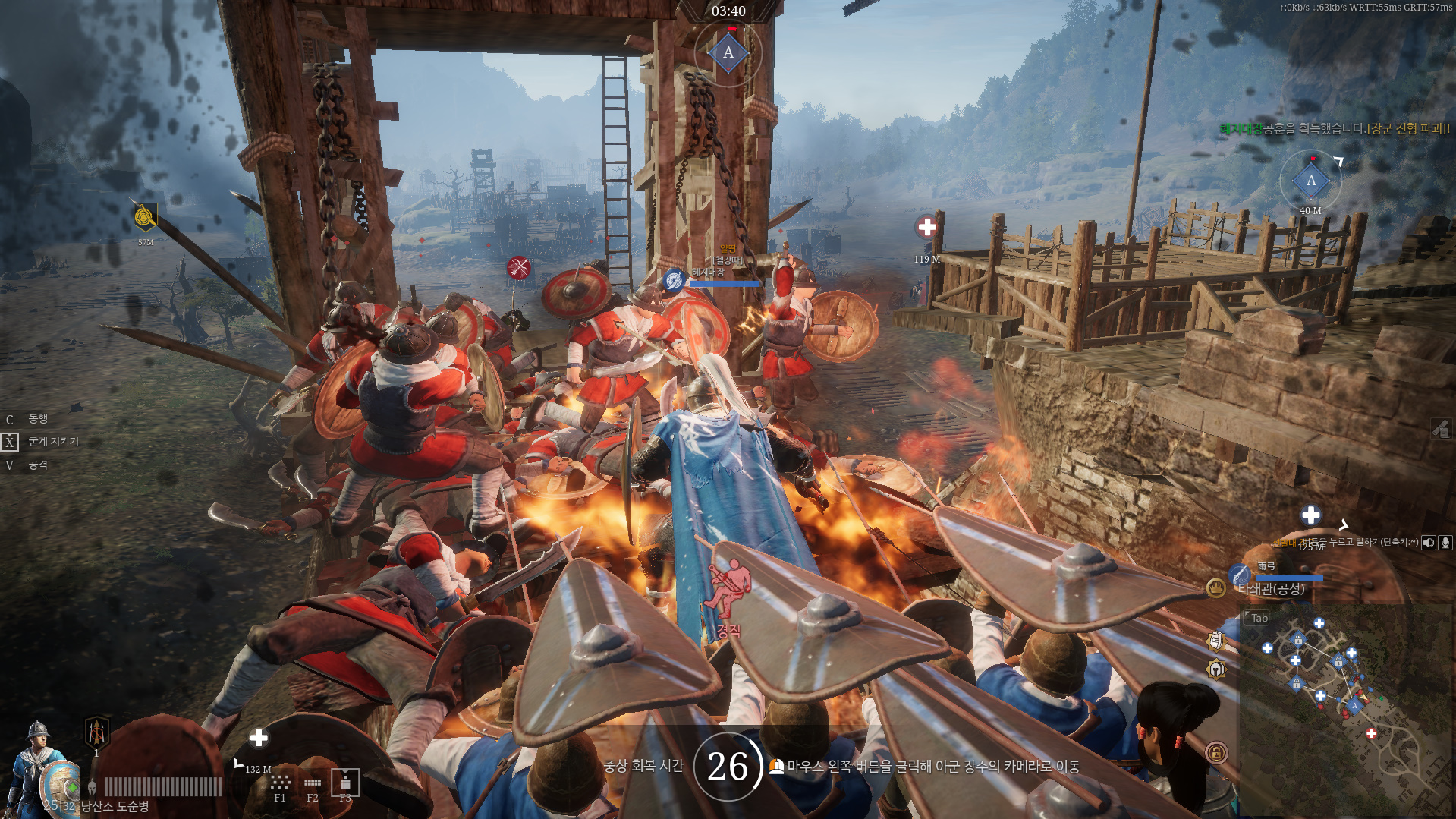The height and width of the screenshot is (819, 1456).
Task: Toggle the voice chat speaker icon
Action: (1429, 543)
